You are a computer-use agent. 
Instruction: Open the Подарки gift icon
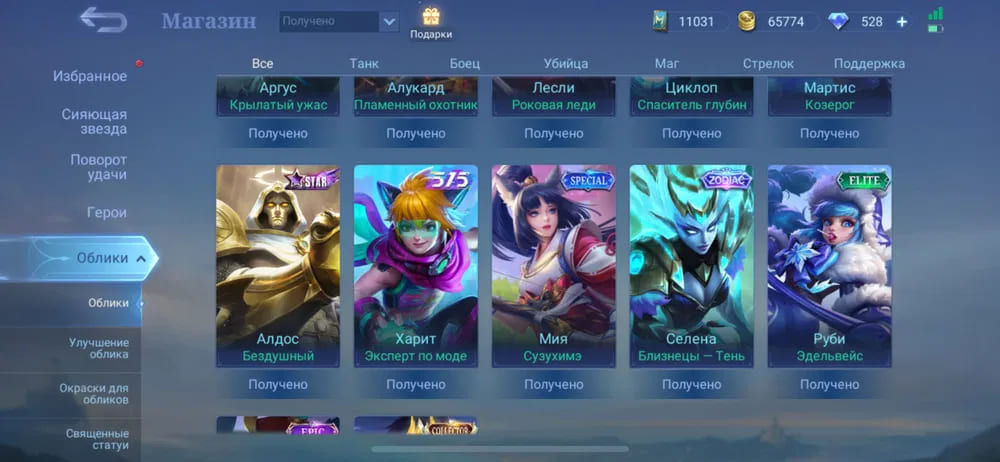click(431, 22)
